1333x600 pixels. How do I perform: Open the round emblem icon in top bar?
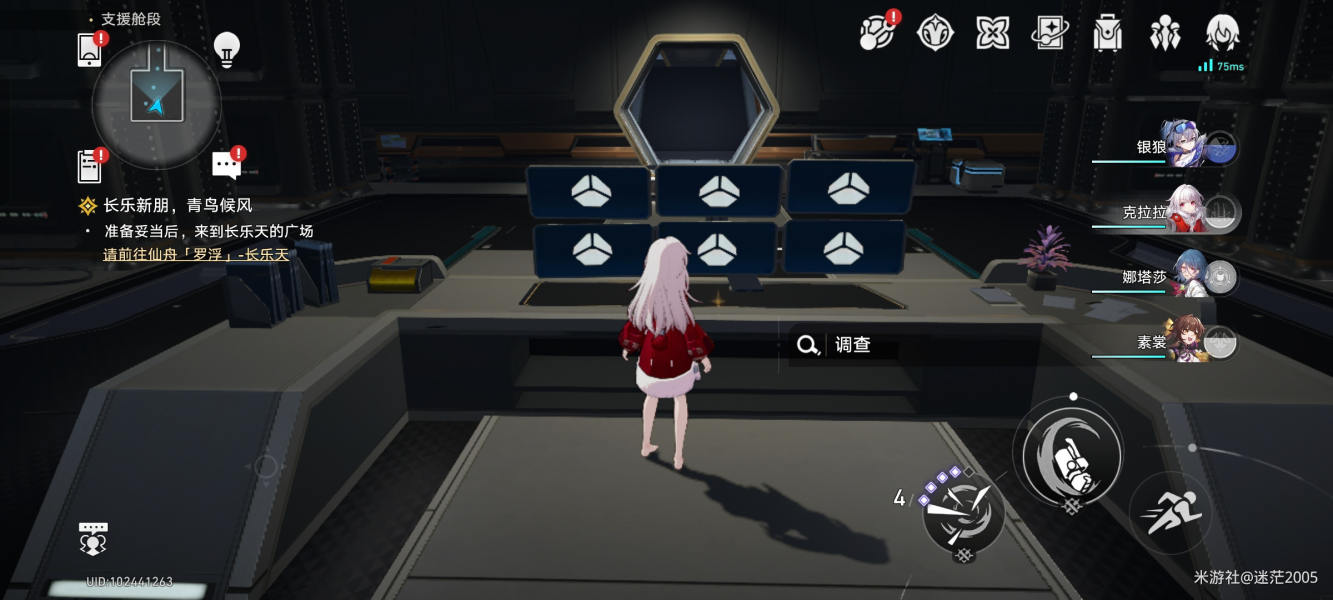935,33
